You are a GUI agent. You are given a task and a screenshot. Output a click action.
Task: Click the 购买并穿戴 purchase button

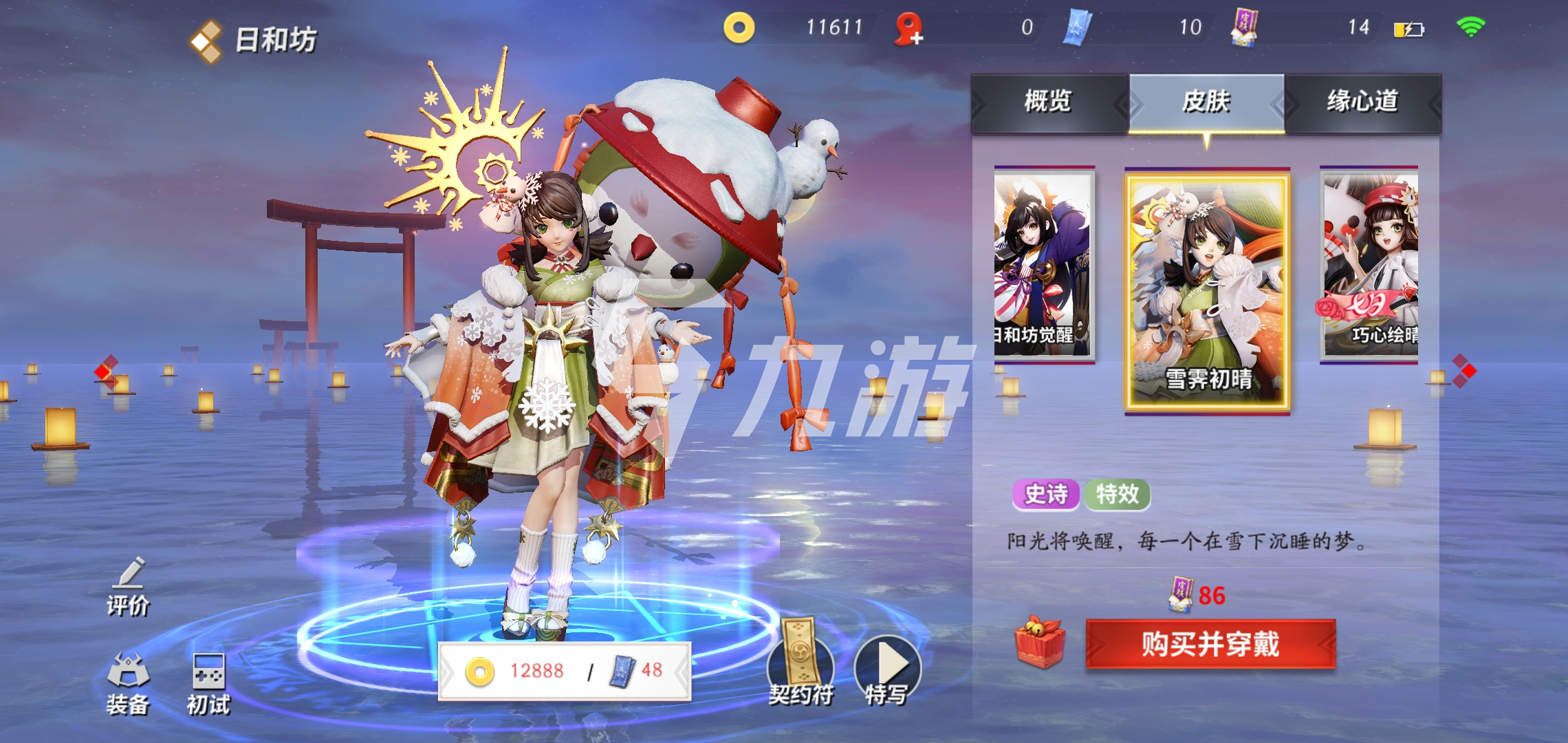[1210, 644]
